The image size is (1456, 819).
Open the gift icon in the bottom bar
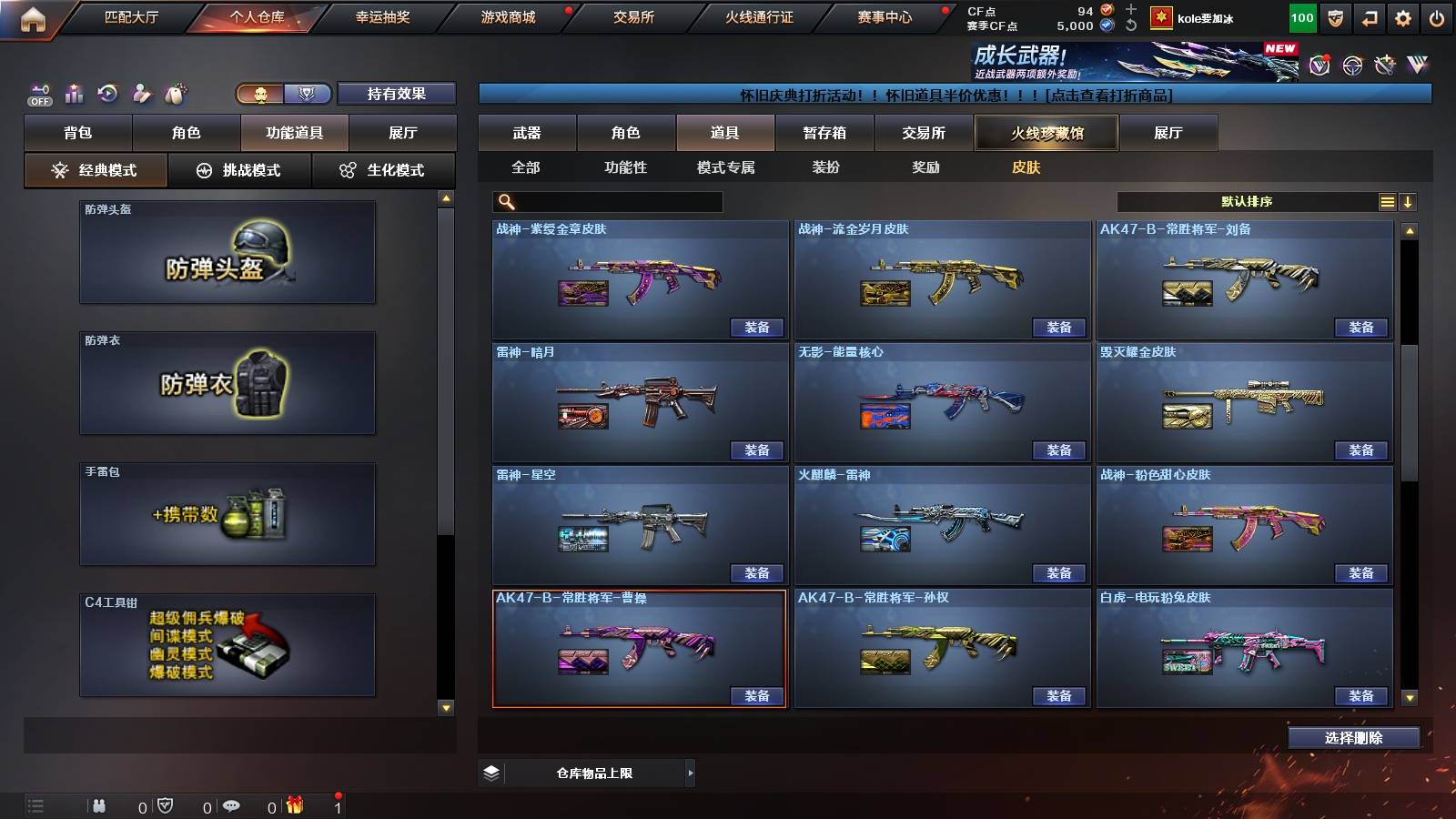point(291,805)
